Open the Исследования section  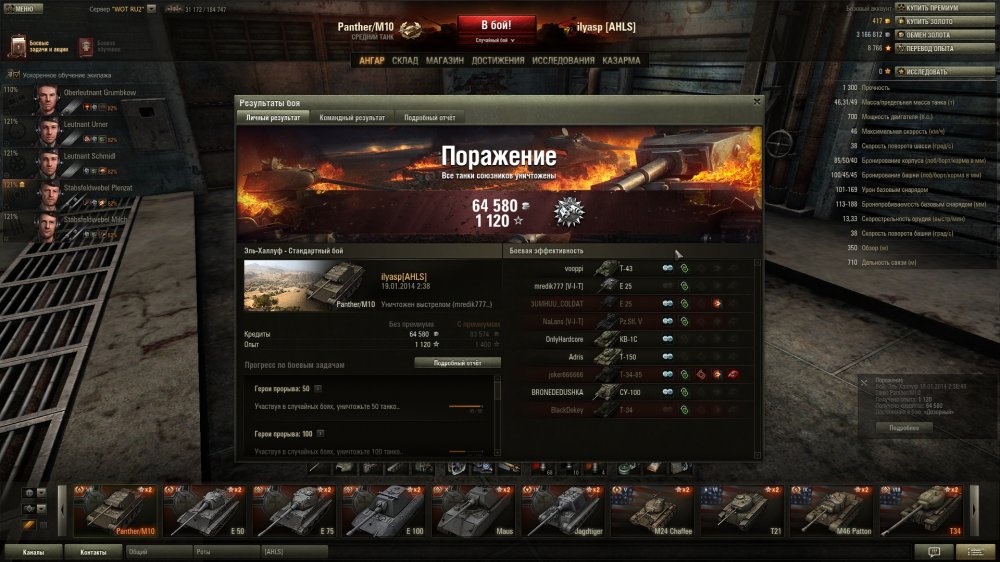click(x=563, y=61)
